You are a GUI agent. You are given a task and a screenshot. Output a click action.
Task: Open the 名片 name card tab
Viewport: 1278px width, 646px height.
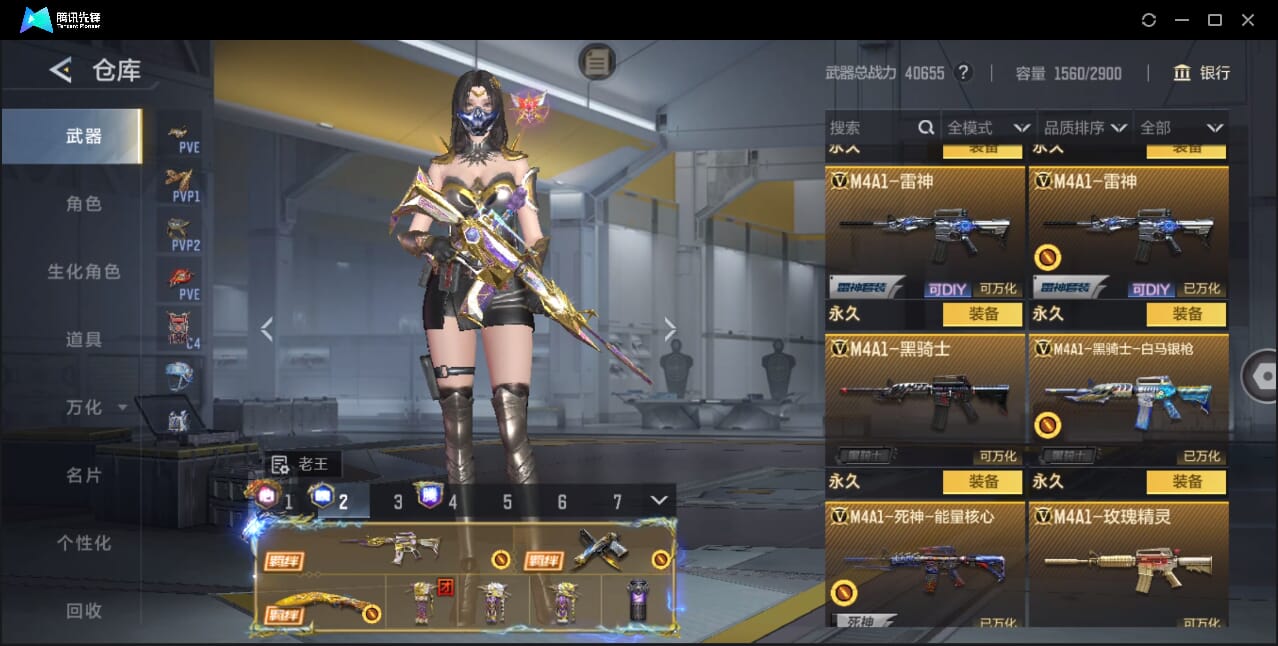83,476
